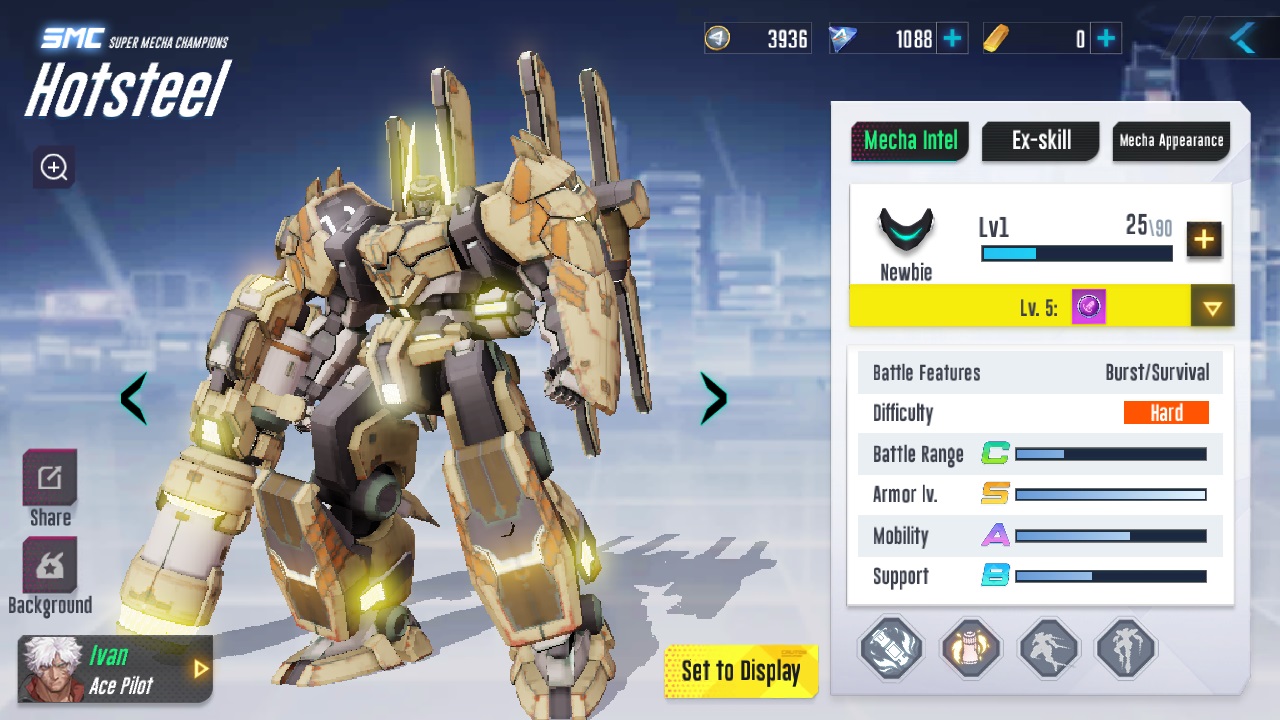This screenshot has width=1280, height=720.
Task: Select the purple Lv. 5 reward icon
Action: pos(1088,307)
